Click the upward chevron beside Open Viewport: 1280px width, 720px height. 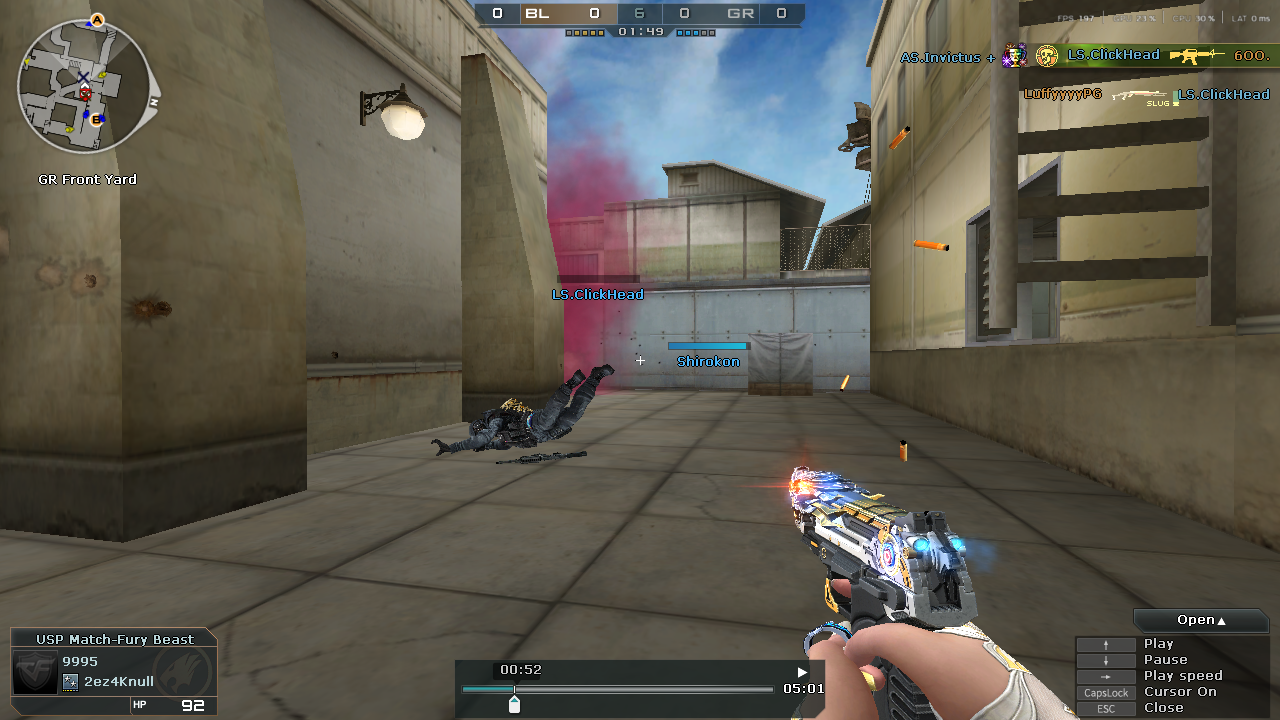pyautogui.click(x=1221, y=619)
